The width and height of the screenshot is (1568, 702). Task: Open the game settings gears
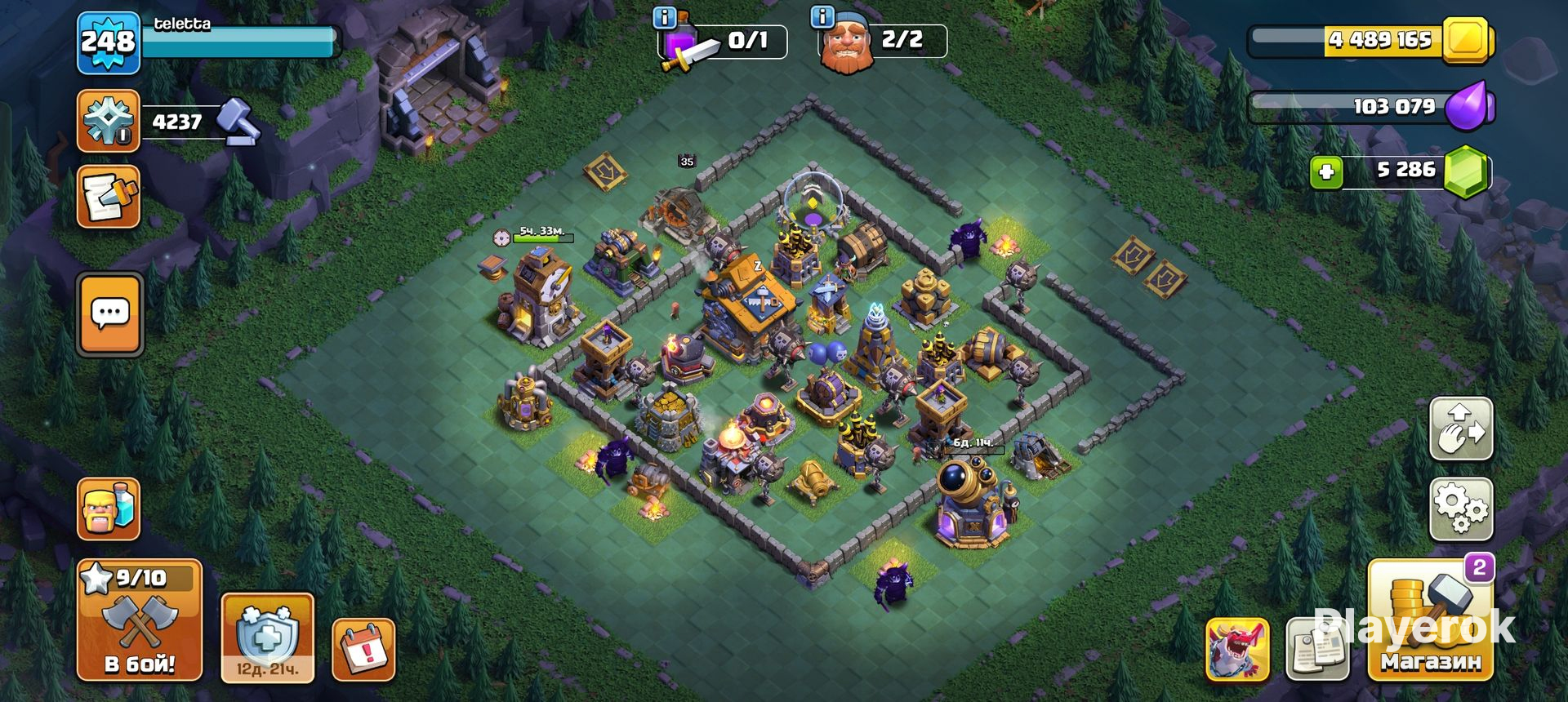(x=1461, y=509)
